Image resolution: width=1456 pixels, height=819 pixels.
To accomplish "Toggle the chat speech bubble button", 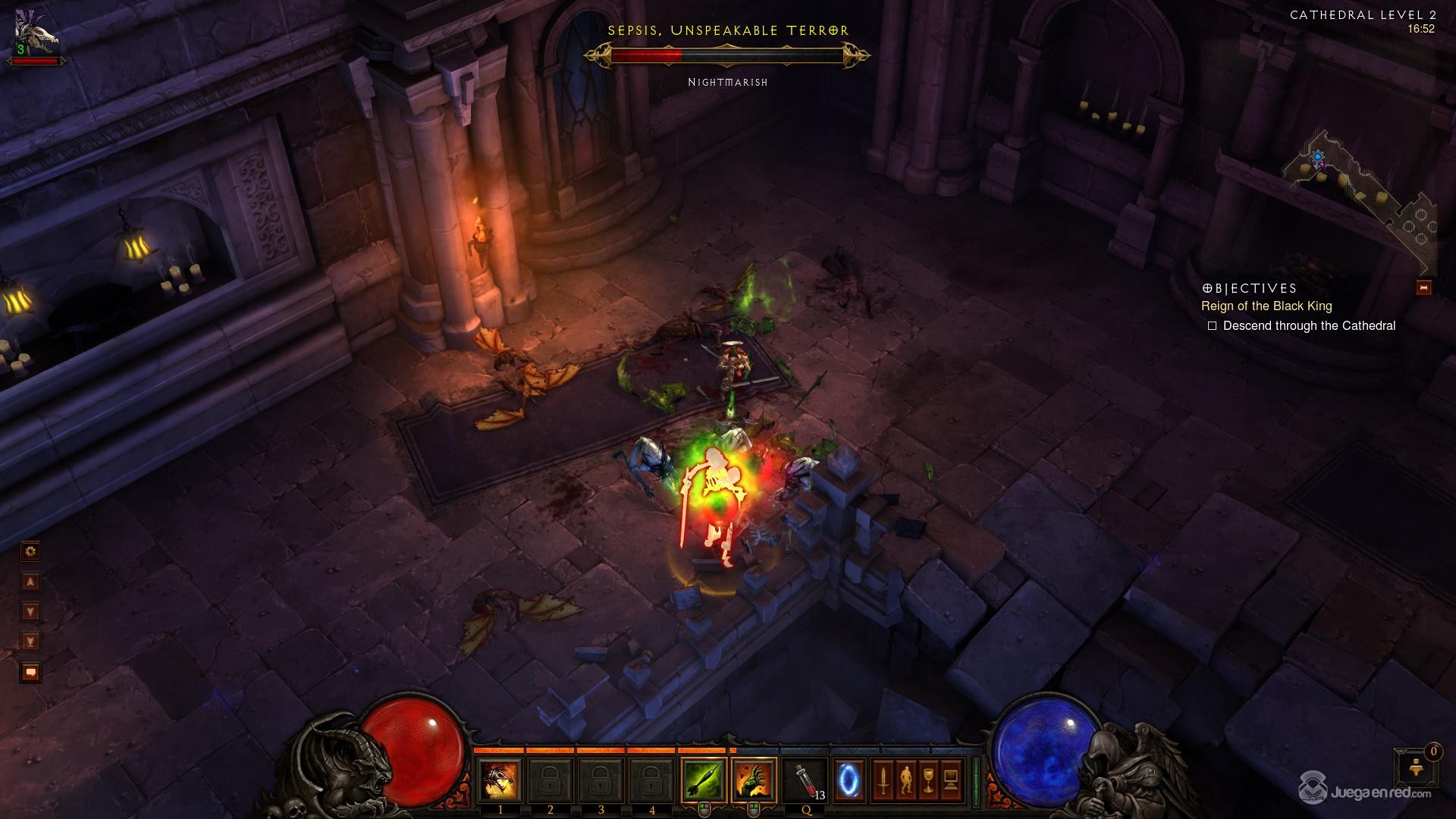I will tap(30, 673).
